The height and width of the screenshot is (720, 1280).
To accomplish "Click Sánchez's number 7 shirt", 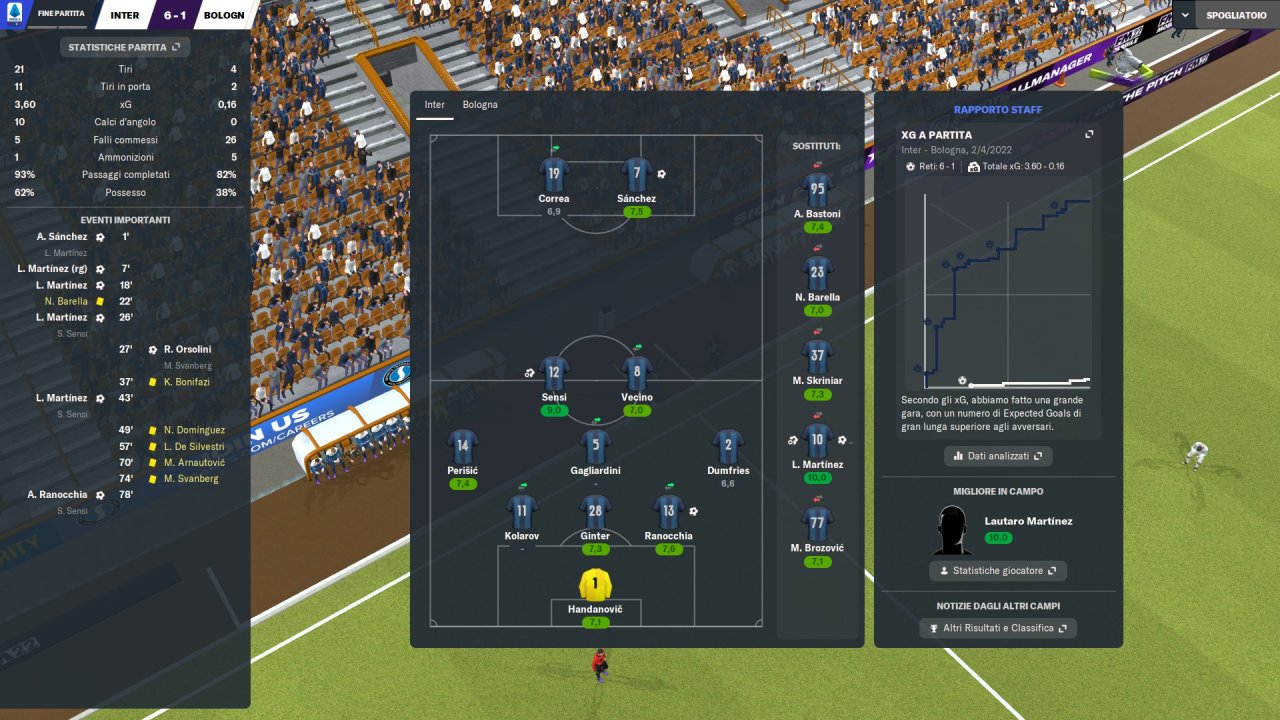I will tap(637, 174).
